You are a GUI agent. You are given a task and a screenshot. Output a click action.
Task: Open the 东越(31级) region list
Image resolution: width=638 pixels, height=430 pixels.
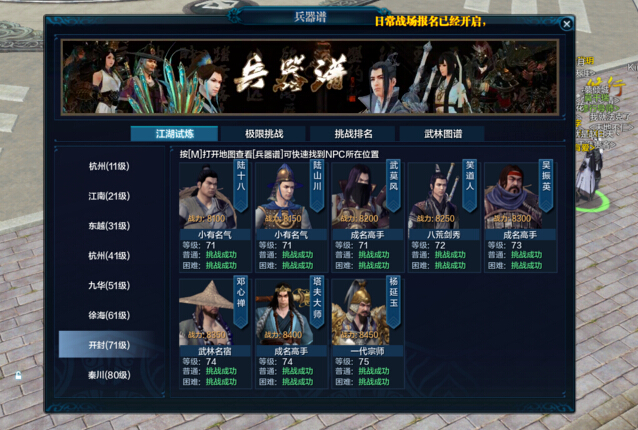coord(109,226)
